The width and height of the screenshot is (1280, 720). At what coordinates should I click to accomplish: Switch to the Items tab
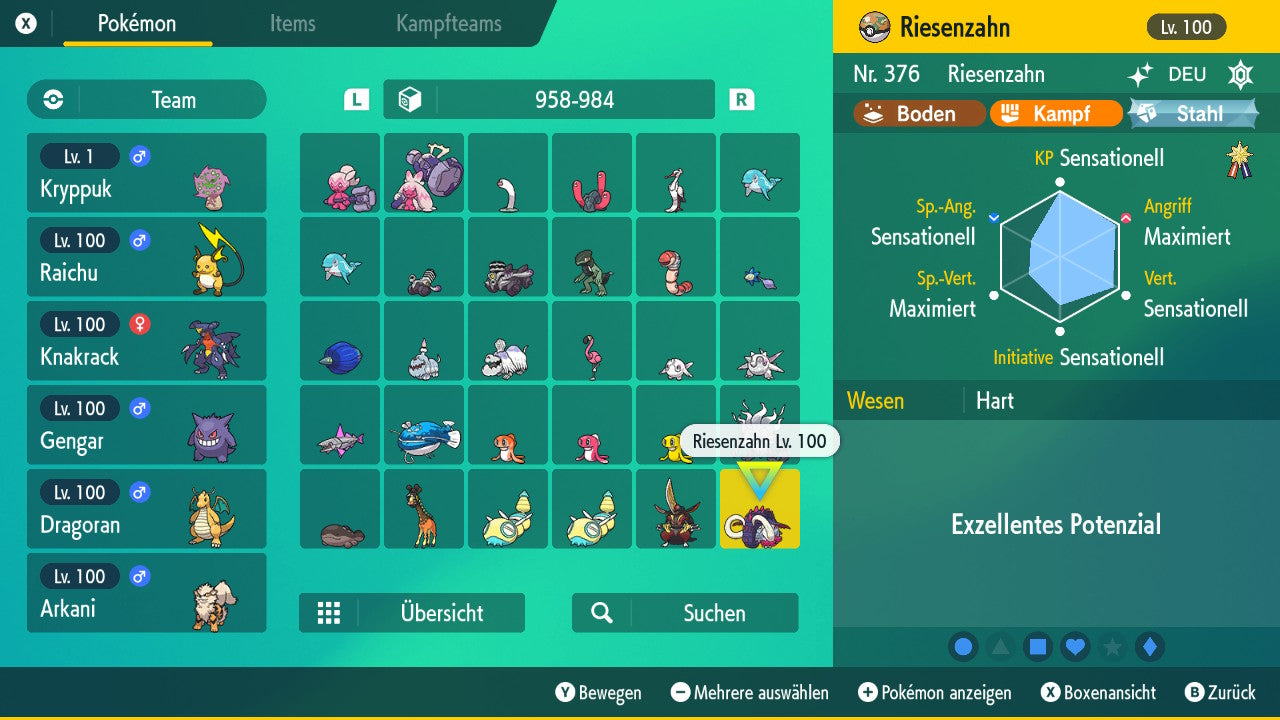[292, 25]
